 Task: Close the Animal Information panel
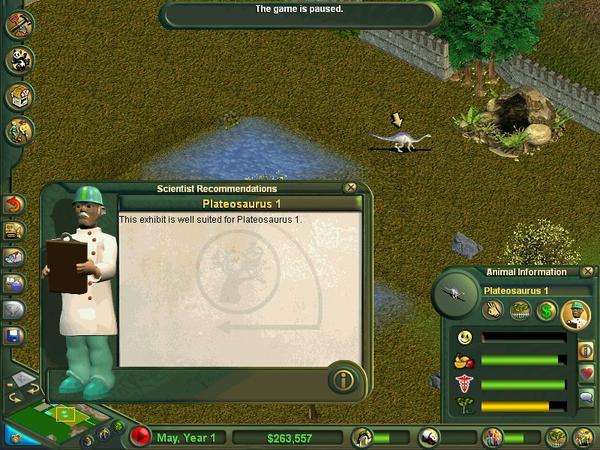(x=586, y=272)
